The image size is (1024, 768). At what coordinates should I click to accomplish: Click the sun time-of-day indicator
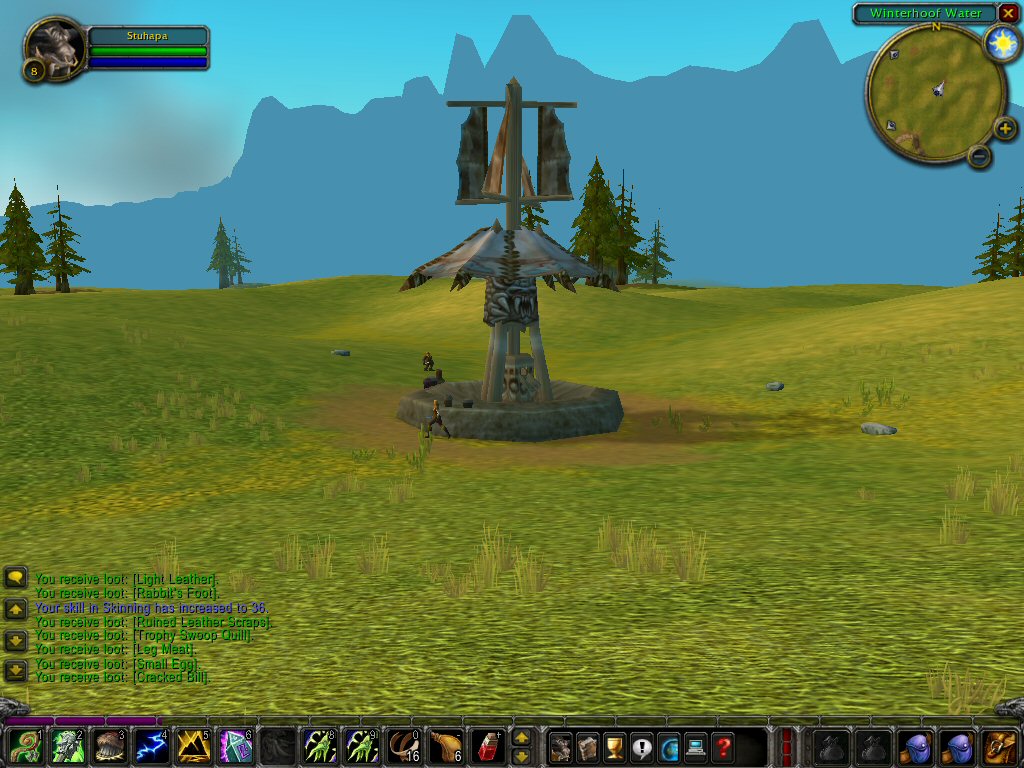pyautogui.click(x=1000, y=43)
